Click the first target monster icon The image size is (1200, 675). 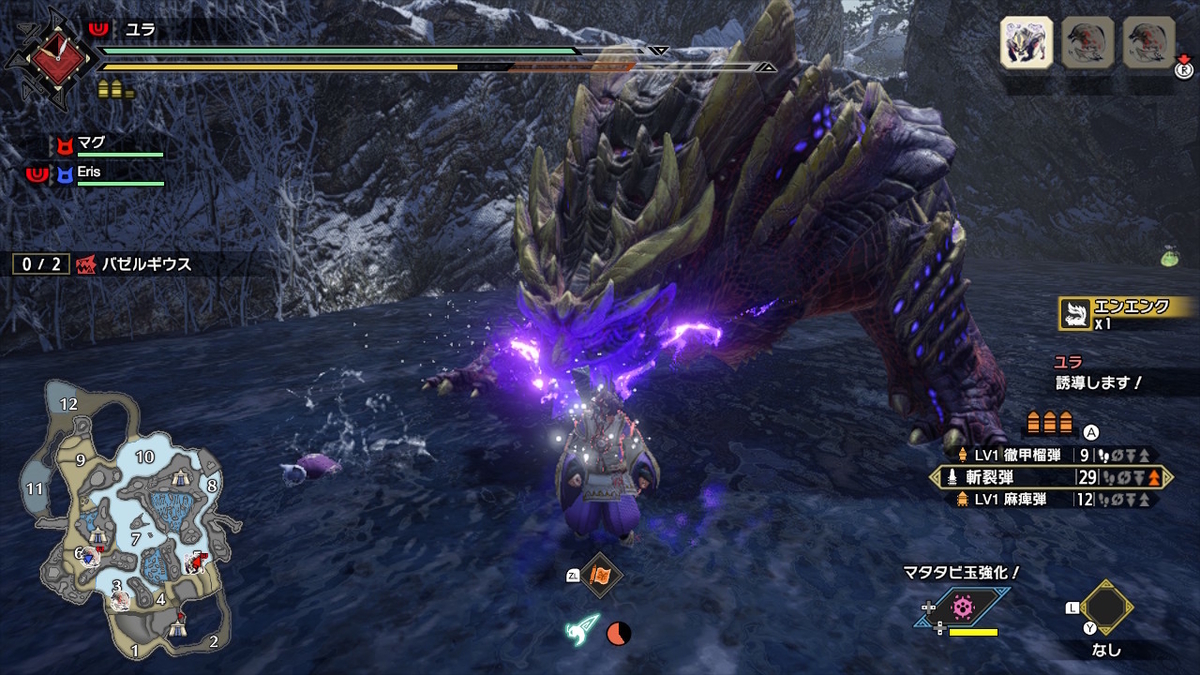tap(1026, 43)
